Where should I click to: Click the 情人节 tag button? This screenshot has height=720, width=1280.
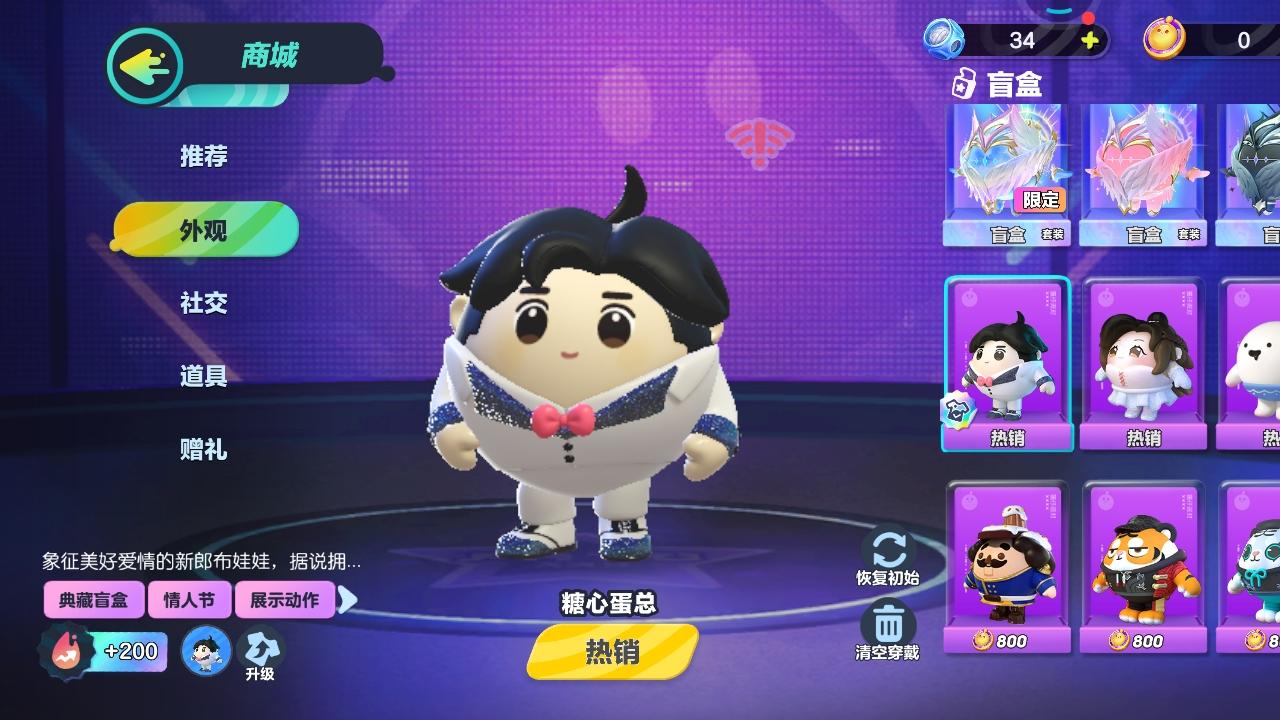tap(190, 599)
